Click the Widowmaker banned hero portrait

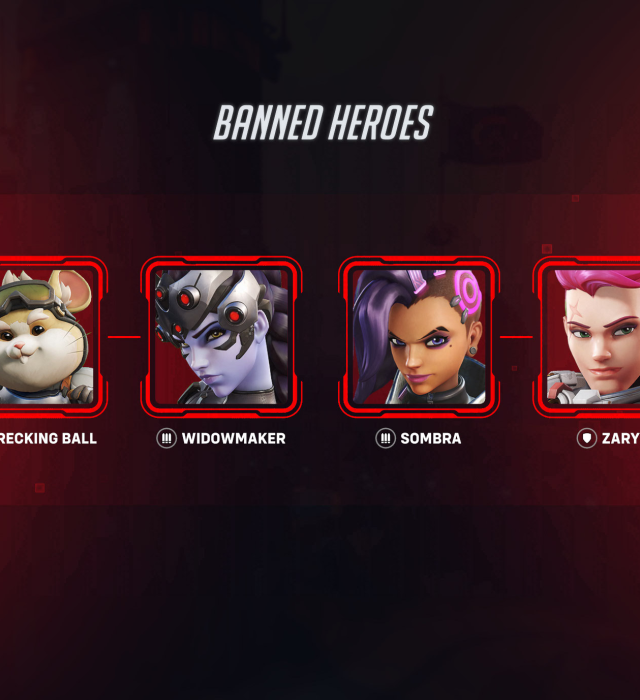click(x=221, y=336)
